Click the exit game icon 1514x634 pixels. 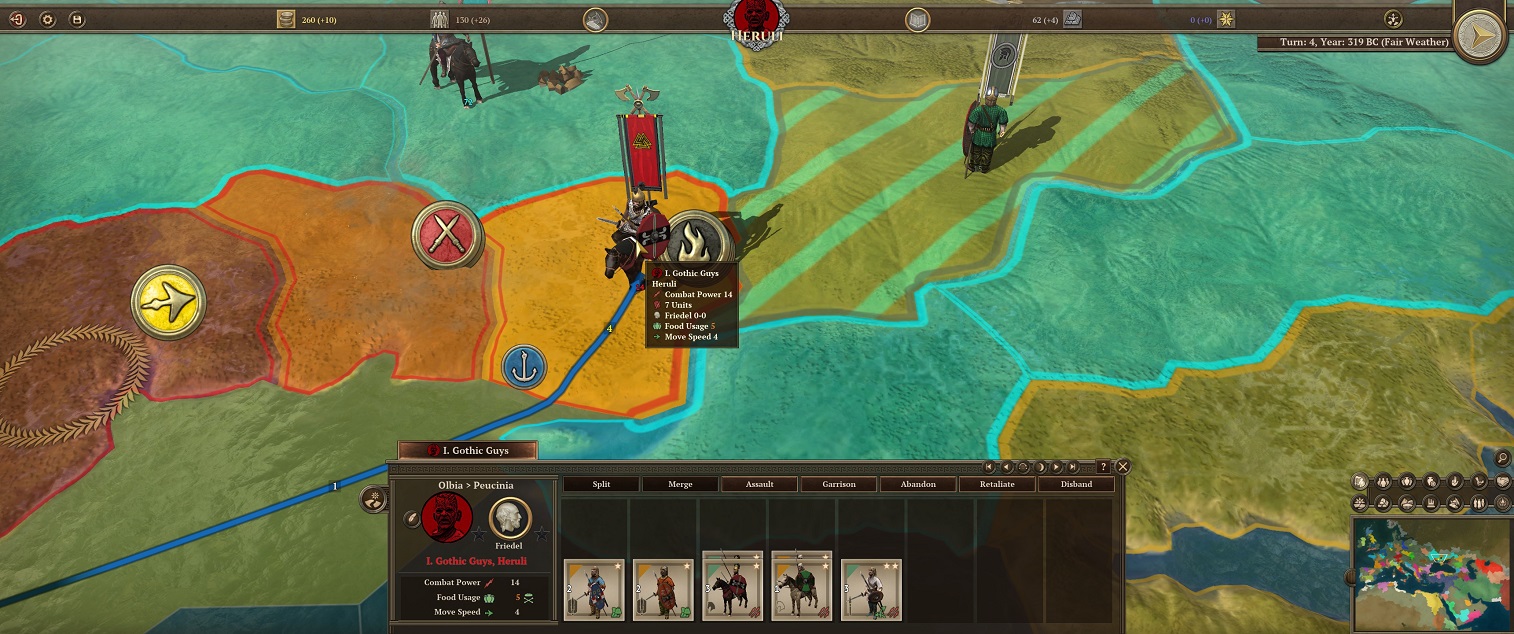18,19
